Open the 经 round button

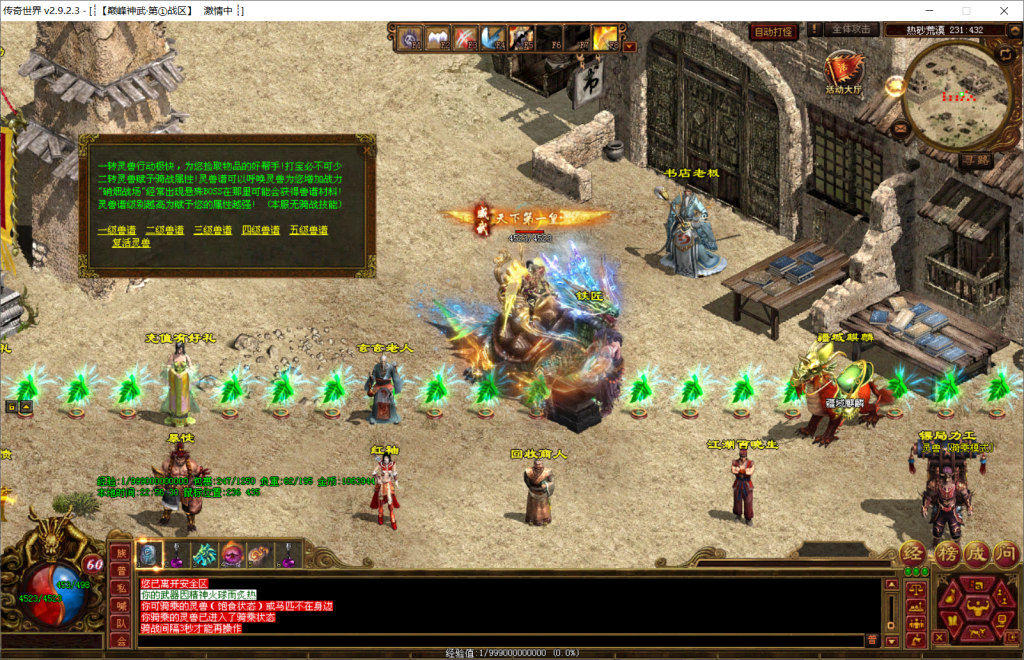coord(913,552)
